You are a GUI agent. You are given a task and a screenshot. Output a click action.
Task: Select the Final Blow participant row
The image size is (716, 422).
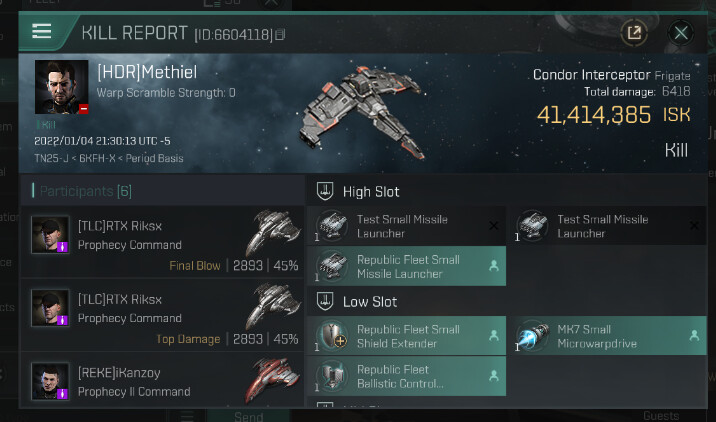click(162, 238)
